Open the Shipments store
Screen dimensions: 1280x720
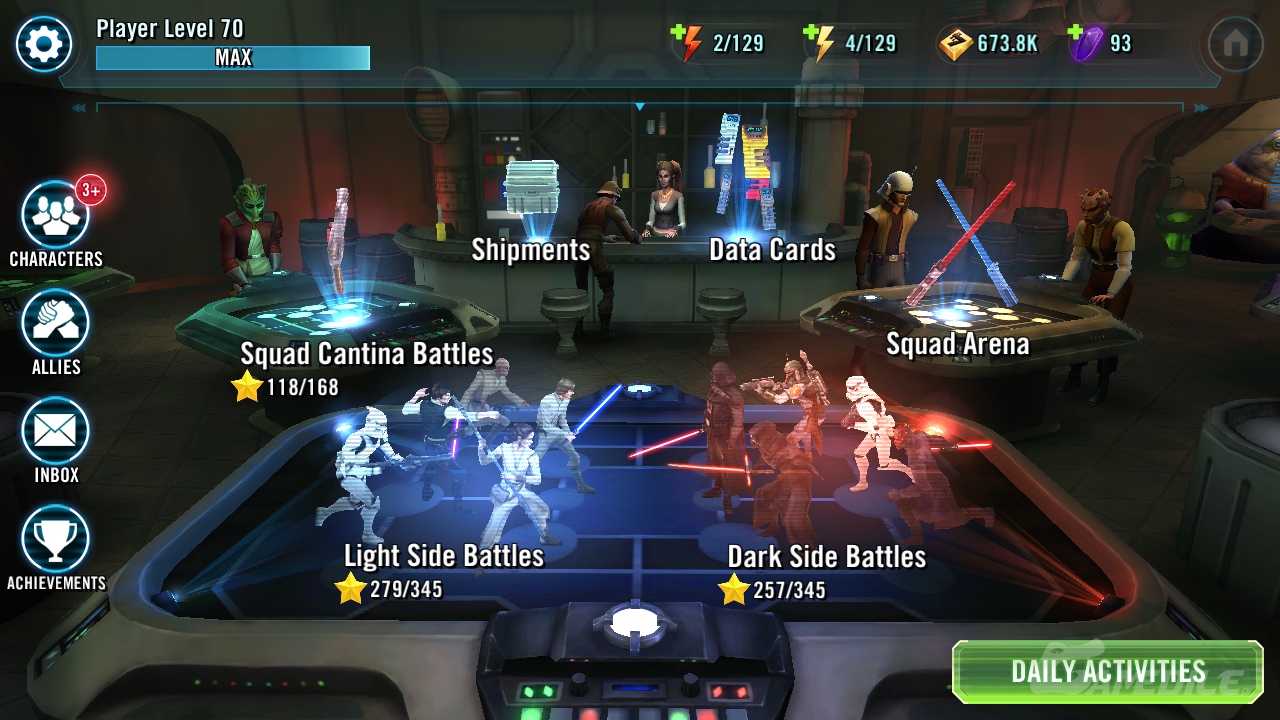point(531,249)
